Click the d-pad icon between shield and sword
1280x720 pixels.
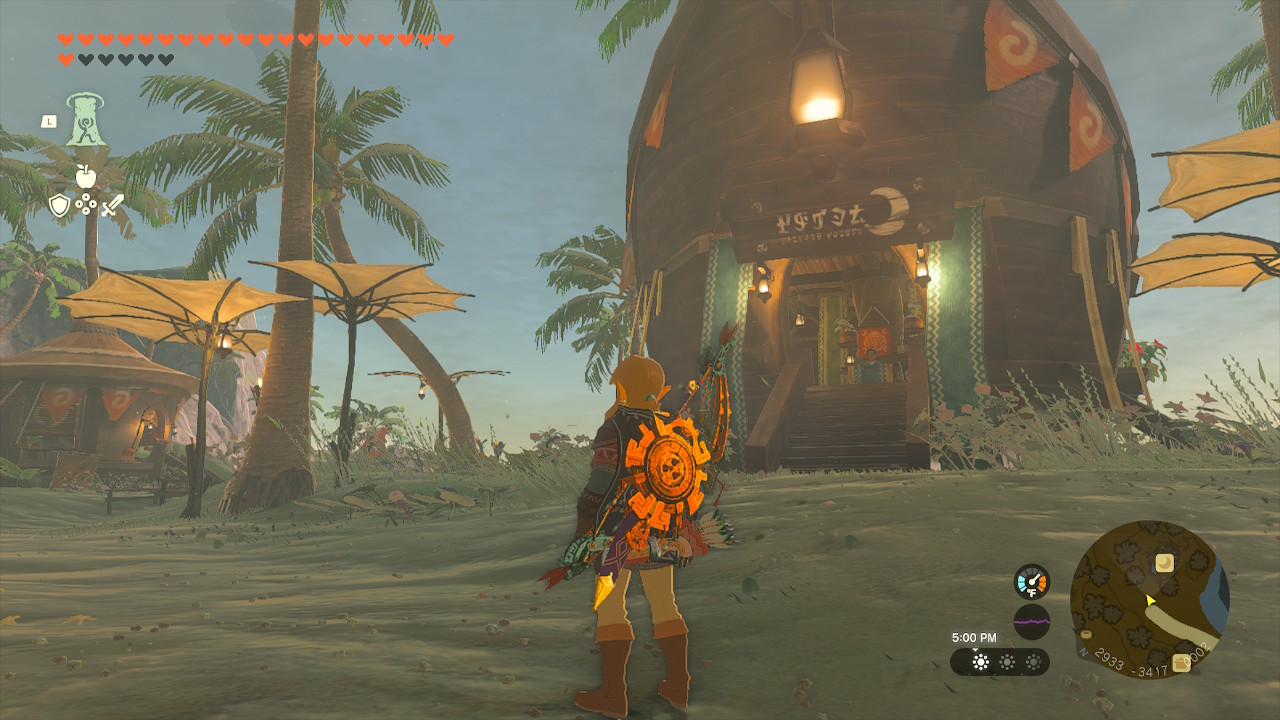click(86, 205)
